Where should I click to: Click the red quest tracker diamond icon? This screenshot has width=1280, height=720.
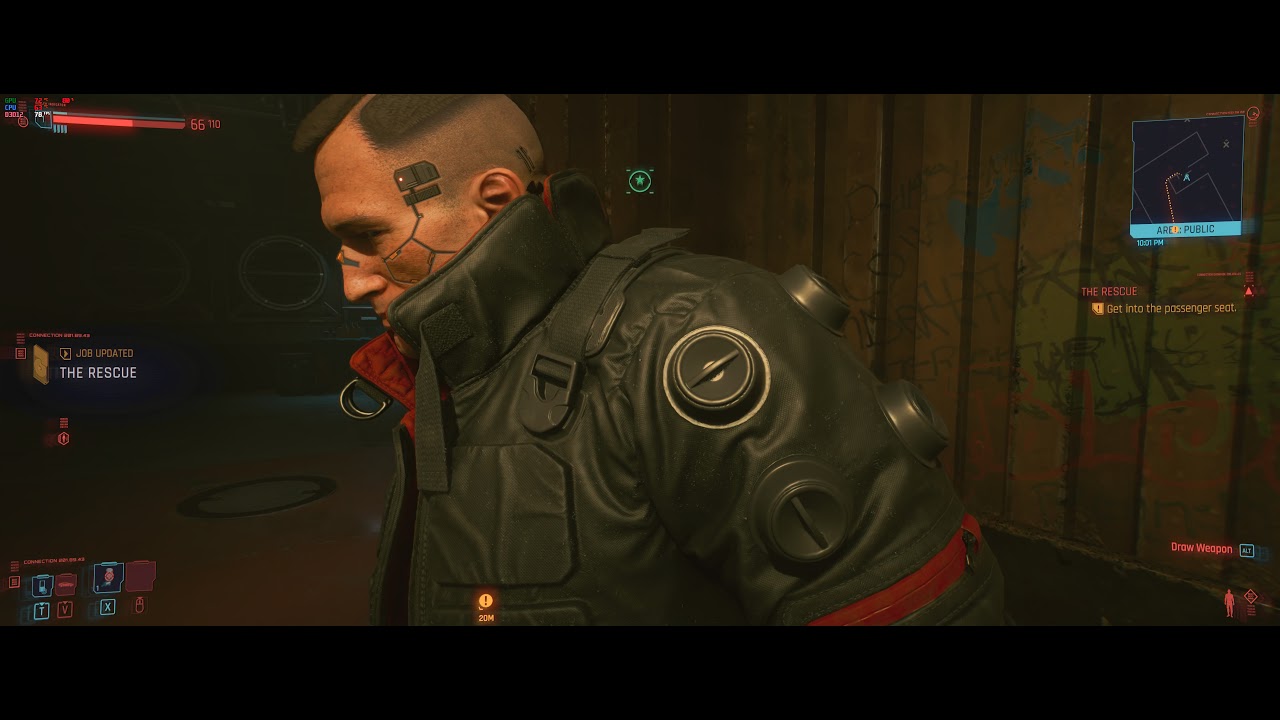click(1250, 290)
